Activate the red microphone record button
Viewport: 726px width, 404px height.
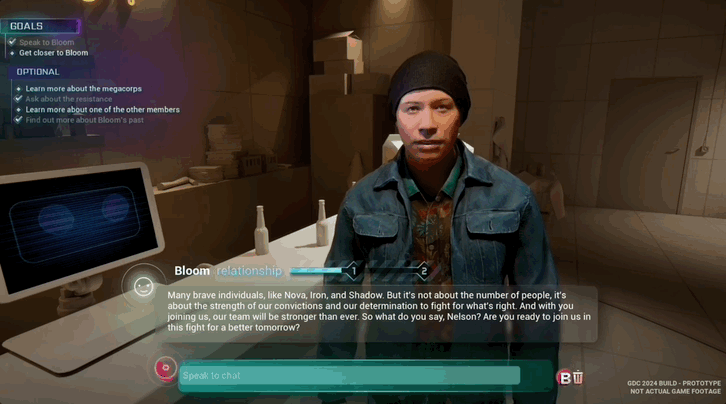[165, 369]
